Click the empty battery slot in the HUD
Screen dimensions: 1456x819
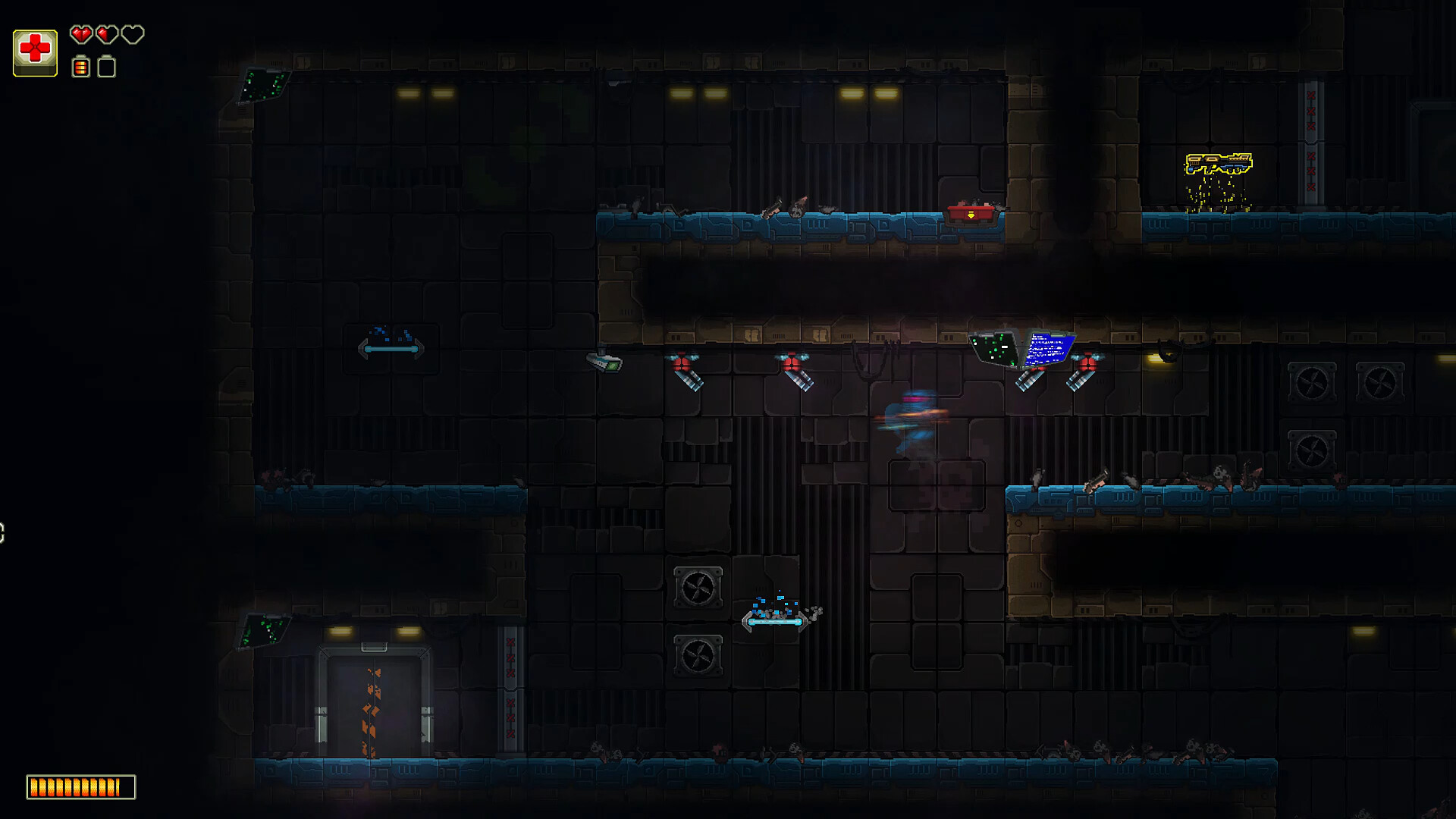[x=106, y=67]
